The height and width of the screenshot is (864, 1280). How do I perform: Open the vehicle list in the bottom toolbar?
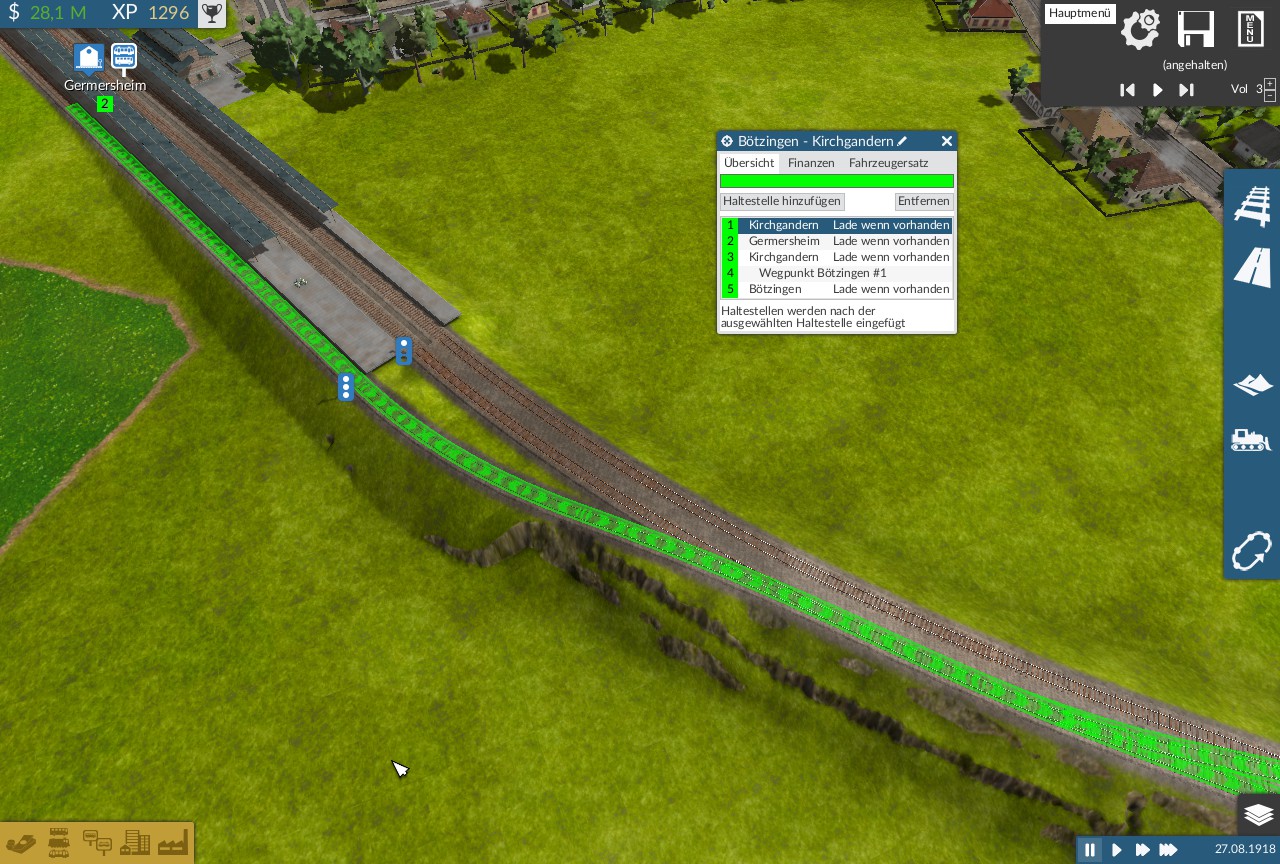[x=59, y=842]
